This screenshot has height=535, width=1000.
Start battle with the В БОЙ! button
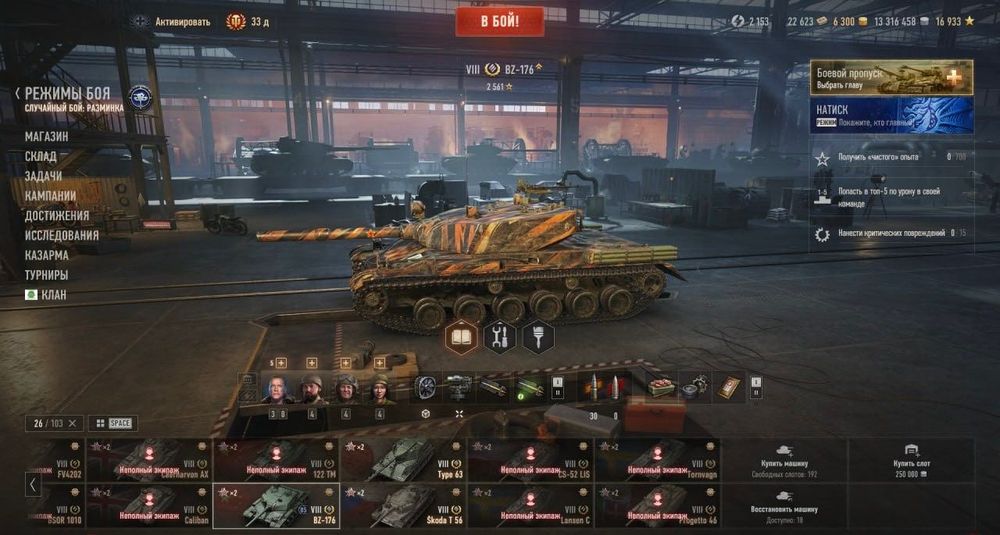pyautogui.click(x=499, y=21)
